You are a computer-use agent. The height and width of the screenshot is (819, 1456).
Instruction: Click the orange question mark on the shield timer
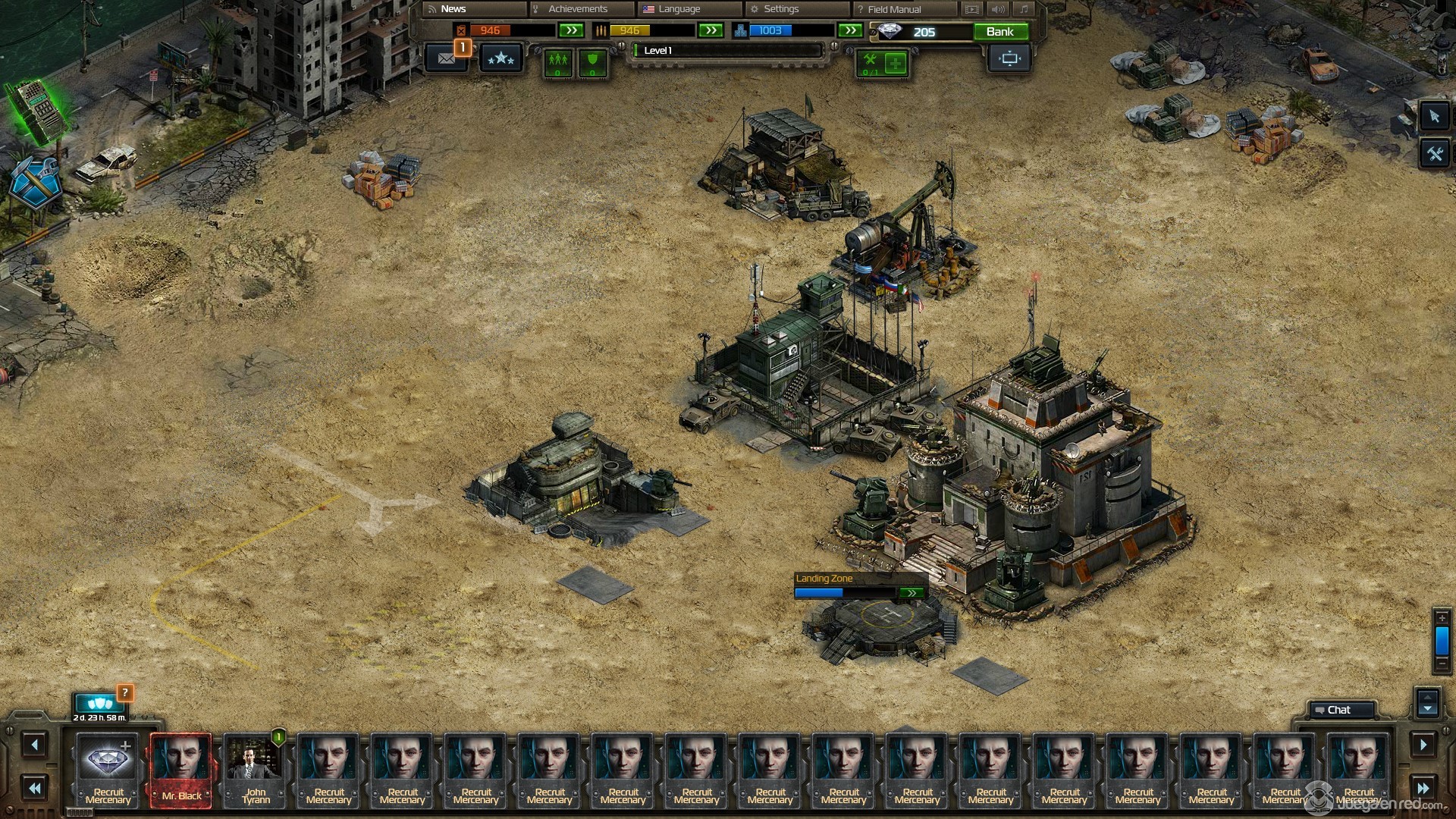coord(125,692)
